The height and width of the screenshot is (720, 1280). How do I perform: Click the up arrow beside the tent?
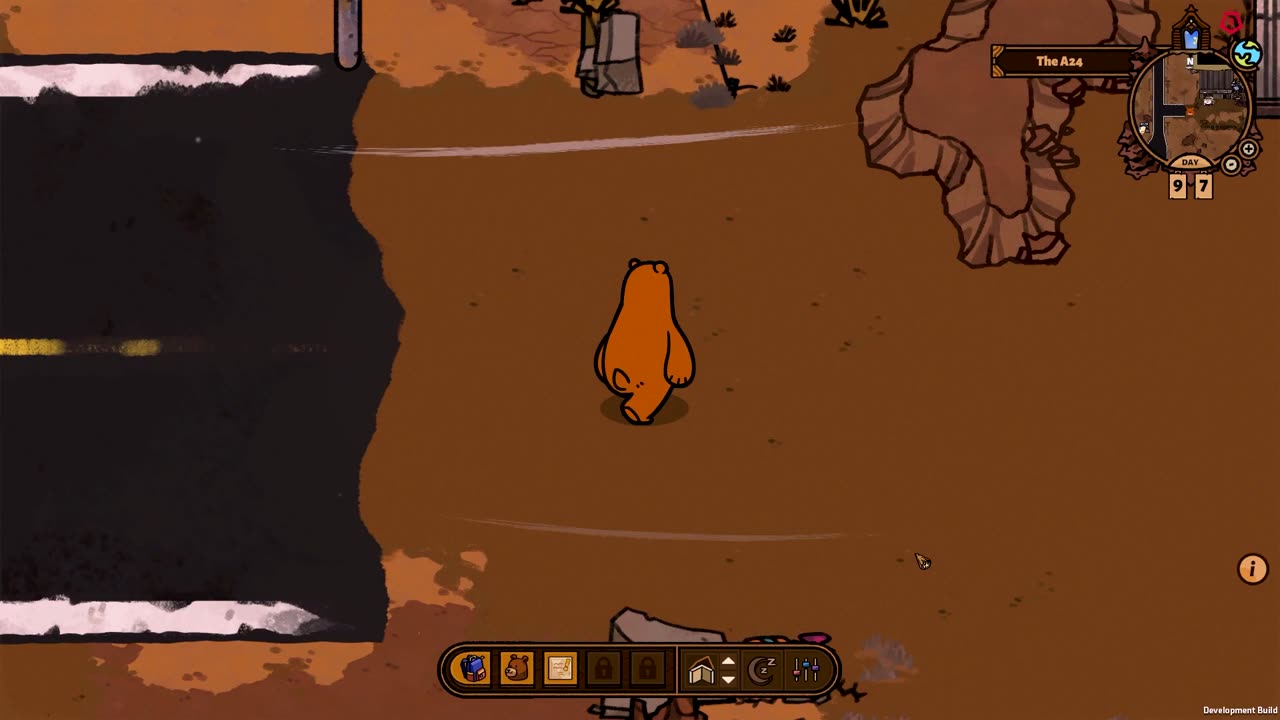tap(729, 661)
